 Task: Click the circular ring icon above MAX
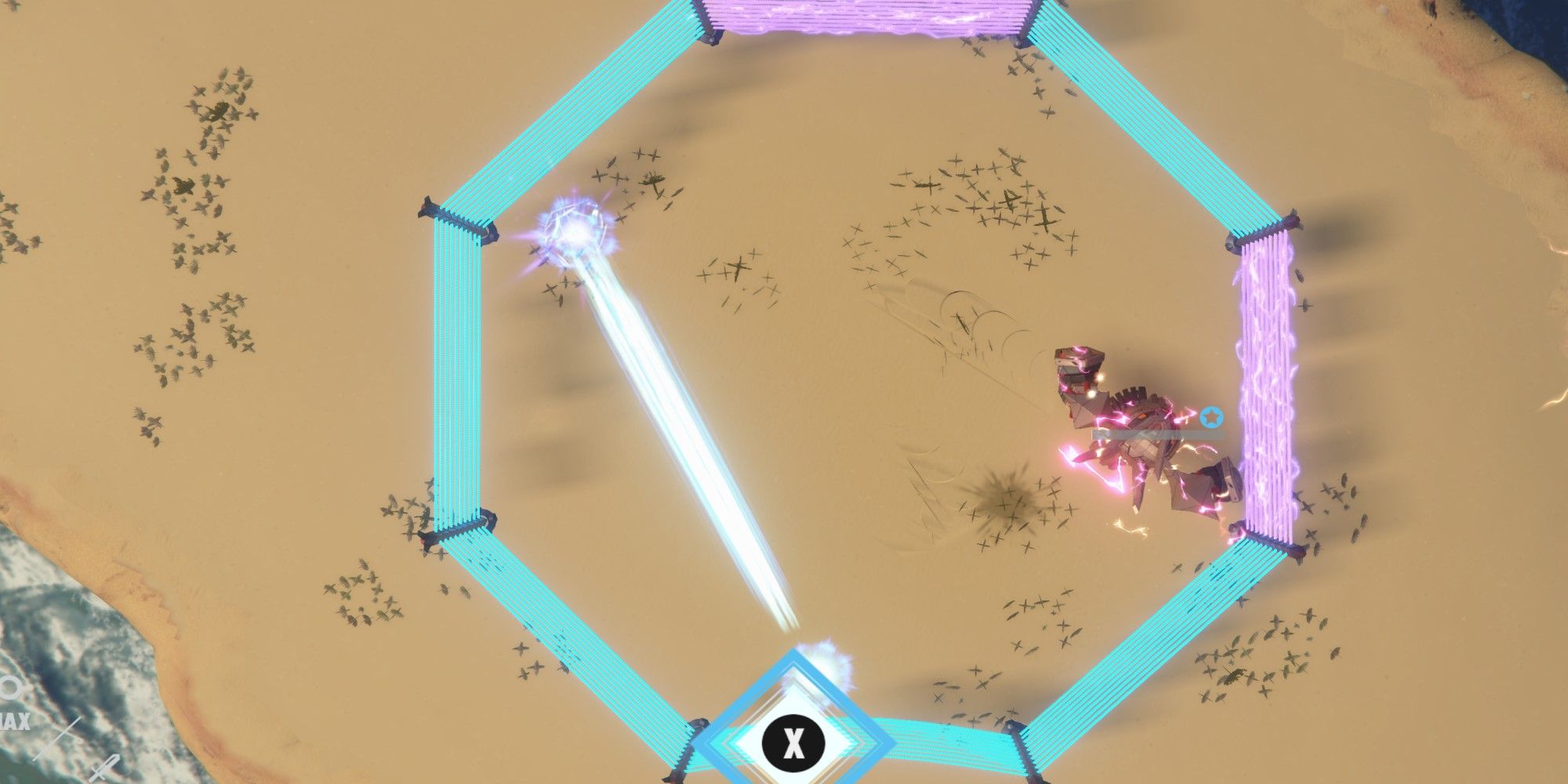click(9, 687)
